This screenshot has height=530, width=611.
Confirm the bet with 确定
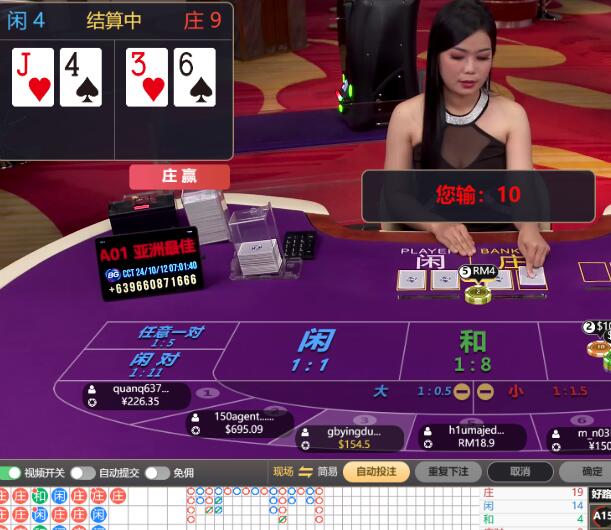coord(588,472)
